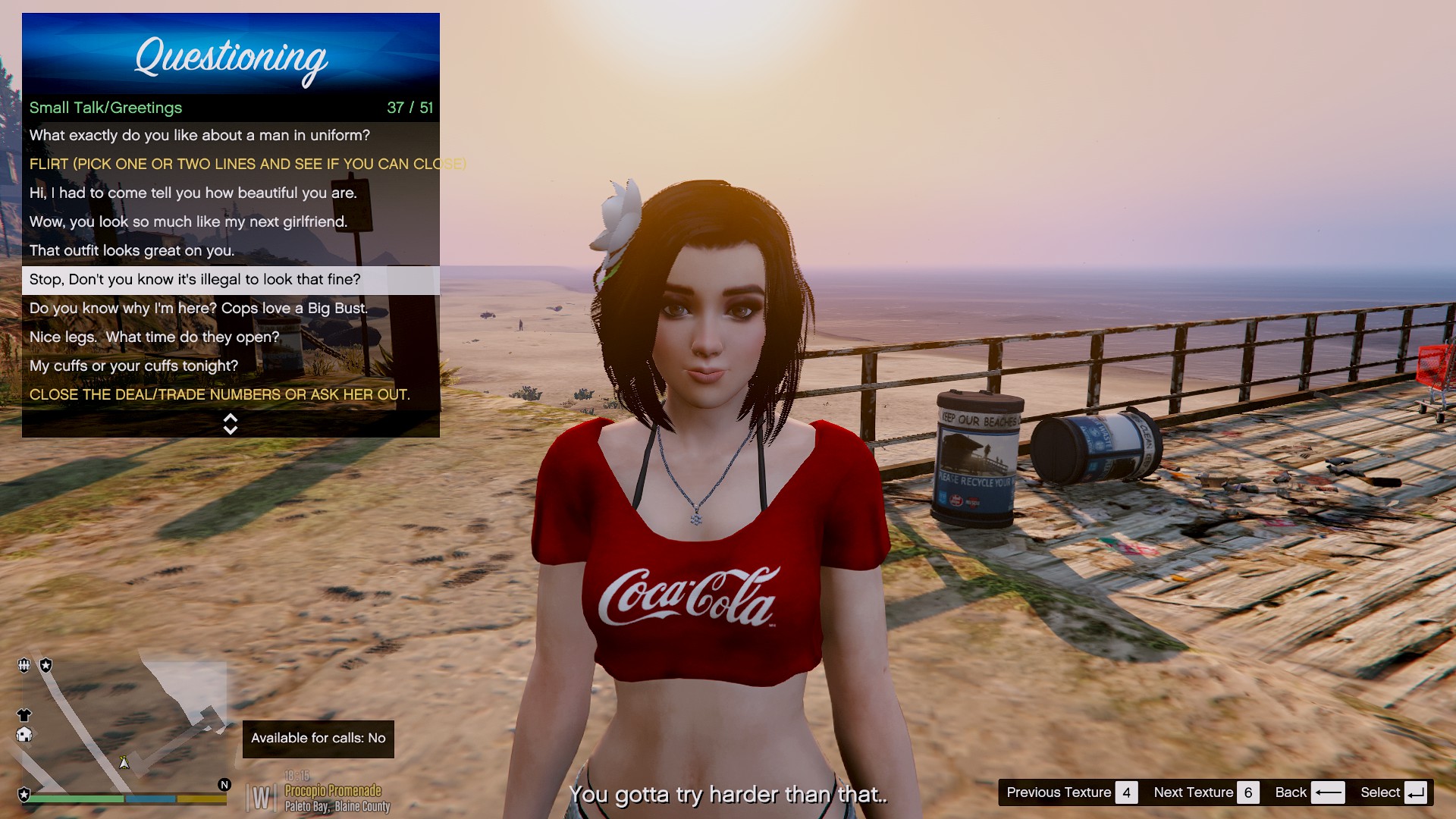Image resolution: width=1456 pixels, height=819 pixels.
Task: Pick 'you look so much like my next girlfriend'
Action: (x=188, y=222)
